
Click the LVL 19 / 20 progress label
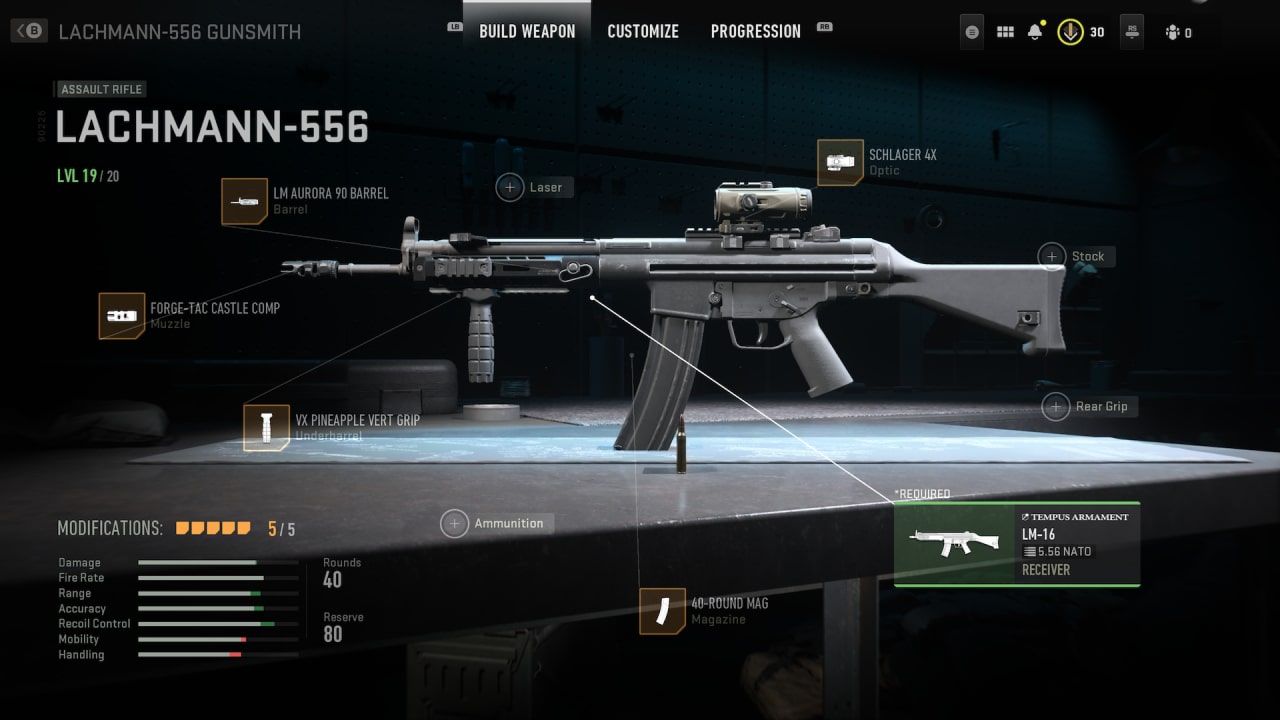(x=90, y=175)
